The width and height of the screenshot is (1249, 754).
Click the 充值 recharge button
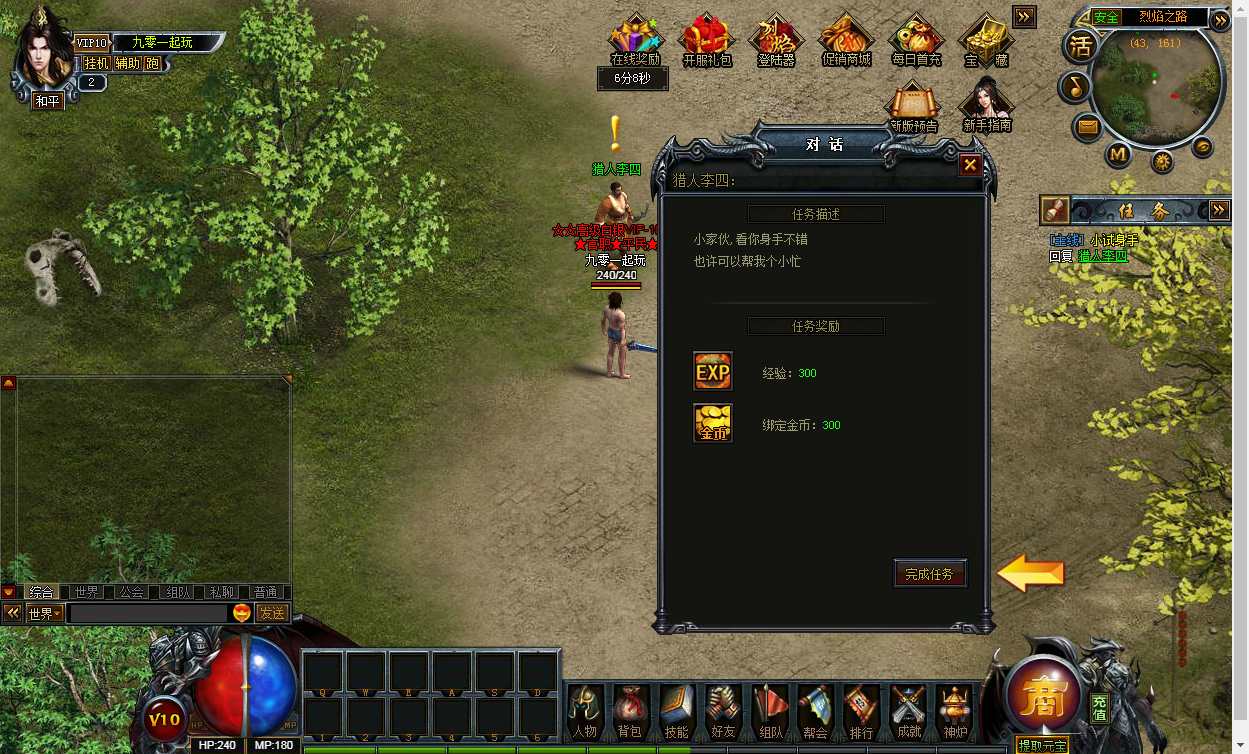(x=1099, y=707)
